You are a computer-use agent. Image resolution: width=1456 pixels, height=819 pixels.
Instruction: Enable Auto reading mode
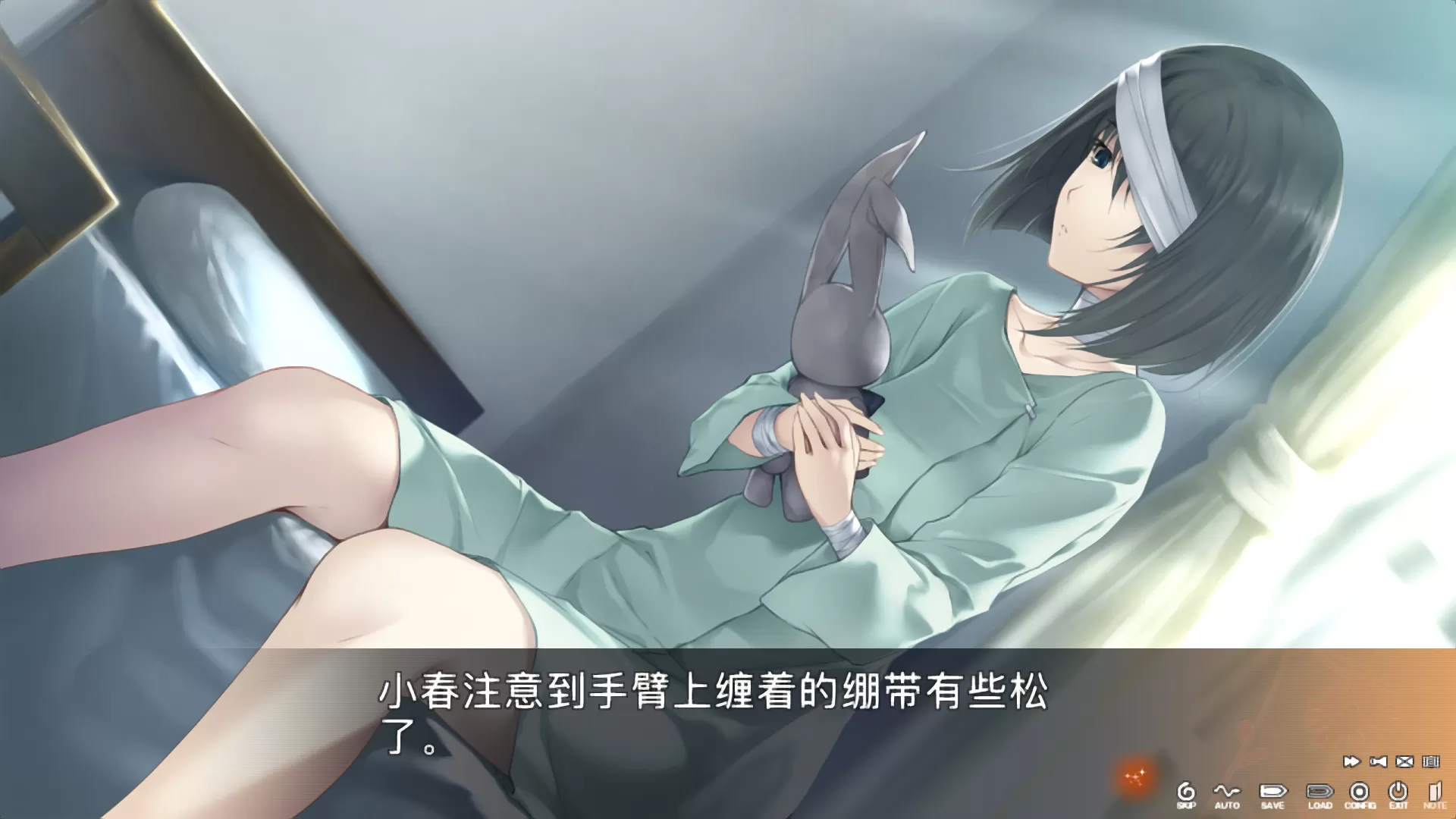tap(1226, 791)
